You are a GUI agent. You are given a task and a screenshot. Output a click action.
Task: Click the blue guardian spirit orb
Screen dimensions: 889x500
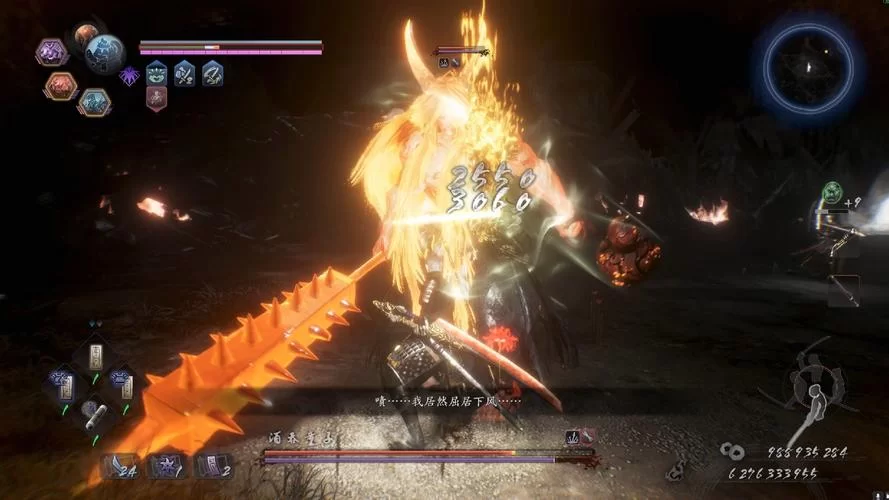click(104, 54)
